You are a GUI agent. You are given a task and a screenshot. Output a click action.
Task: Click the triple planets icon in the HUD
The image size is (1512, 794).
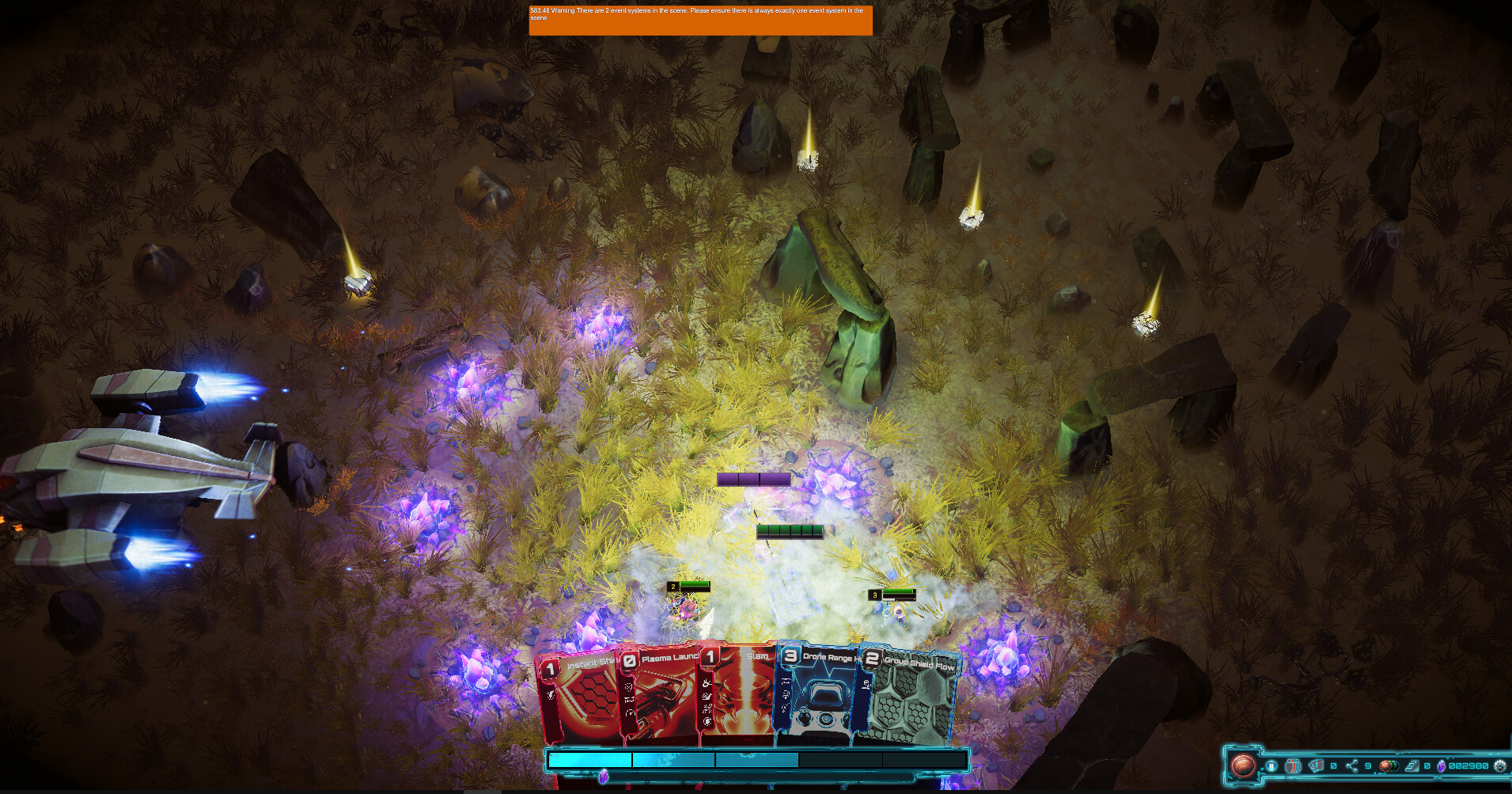coord(1388,766)
